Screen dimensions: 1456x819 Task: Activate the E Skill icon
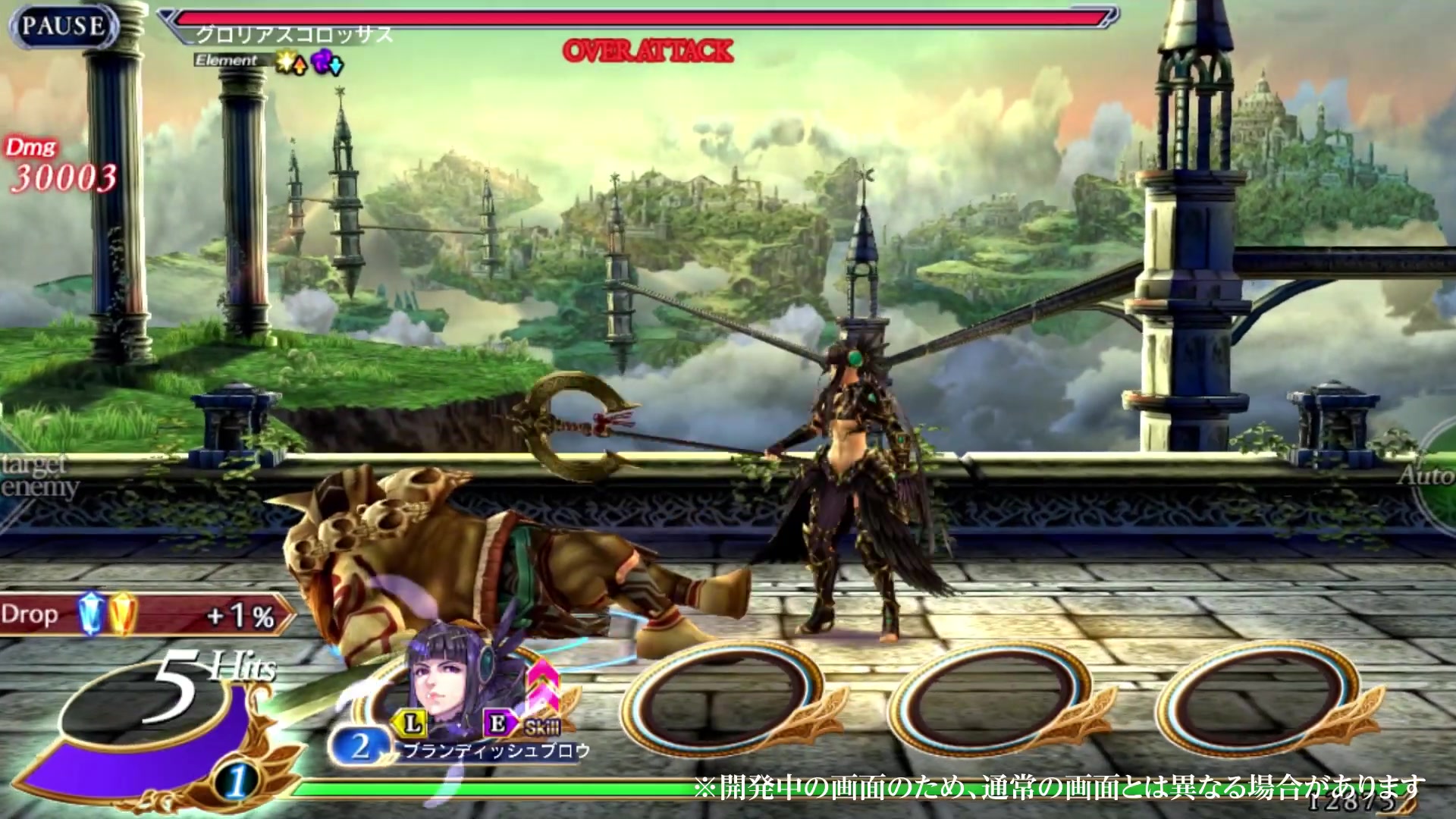point(499,723)
